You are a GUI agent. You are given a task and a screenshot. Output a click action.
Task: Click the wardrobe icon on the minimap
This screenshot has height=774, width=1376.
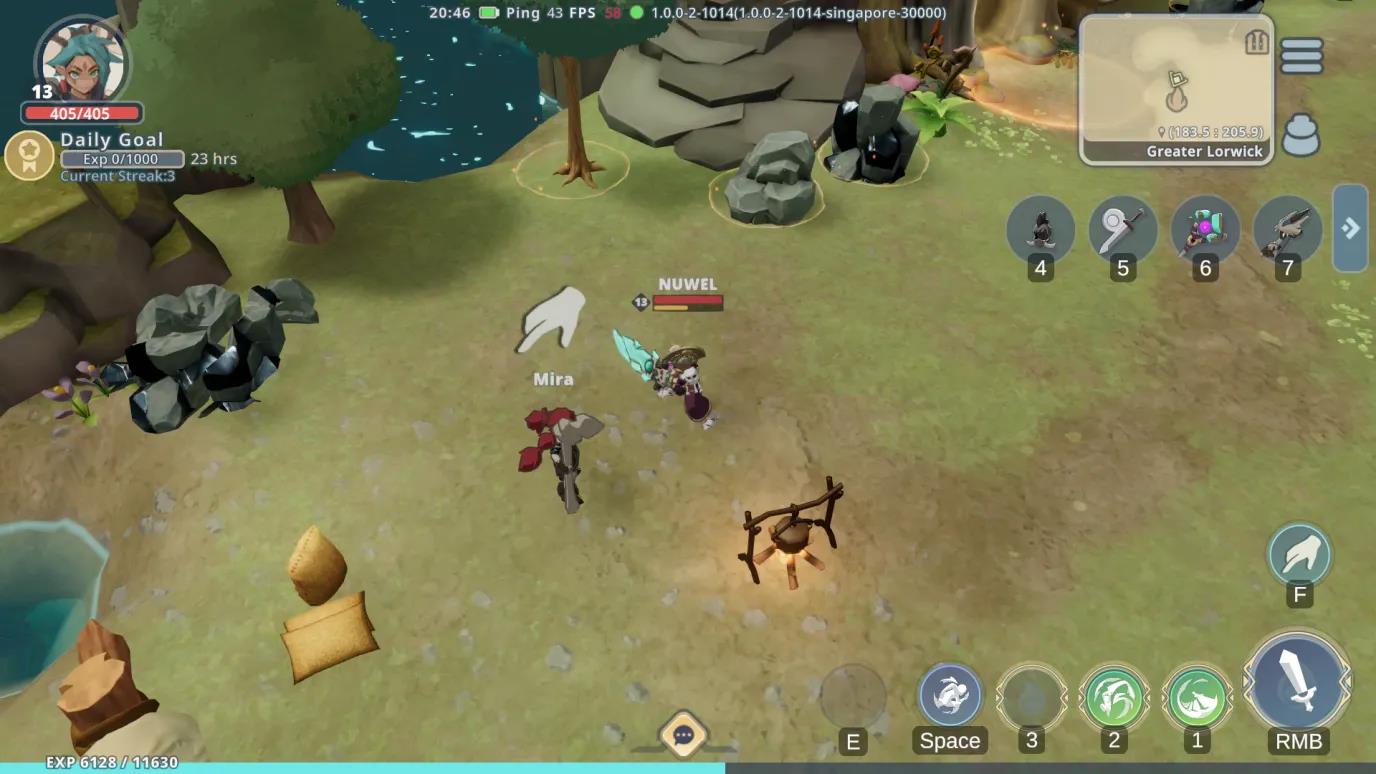[1257, 42]
